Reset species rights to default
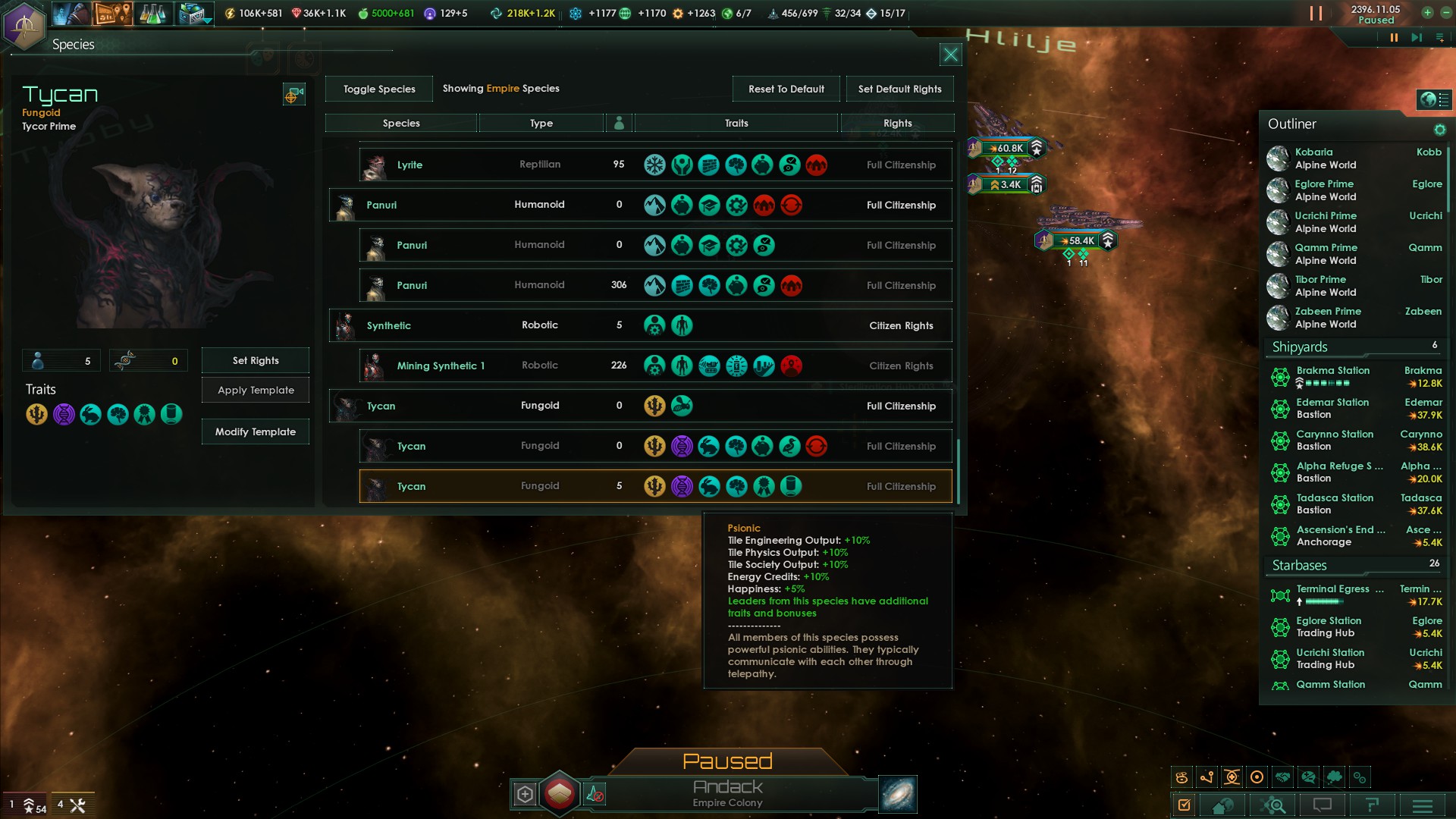Viewport: 1456px width, 819px height. [786, 89]
